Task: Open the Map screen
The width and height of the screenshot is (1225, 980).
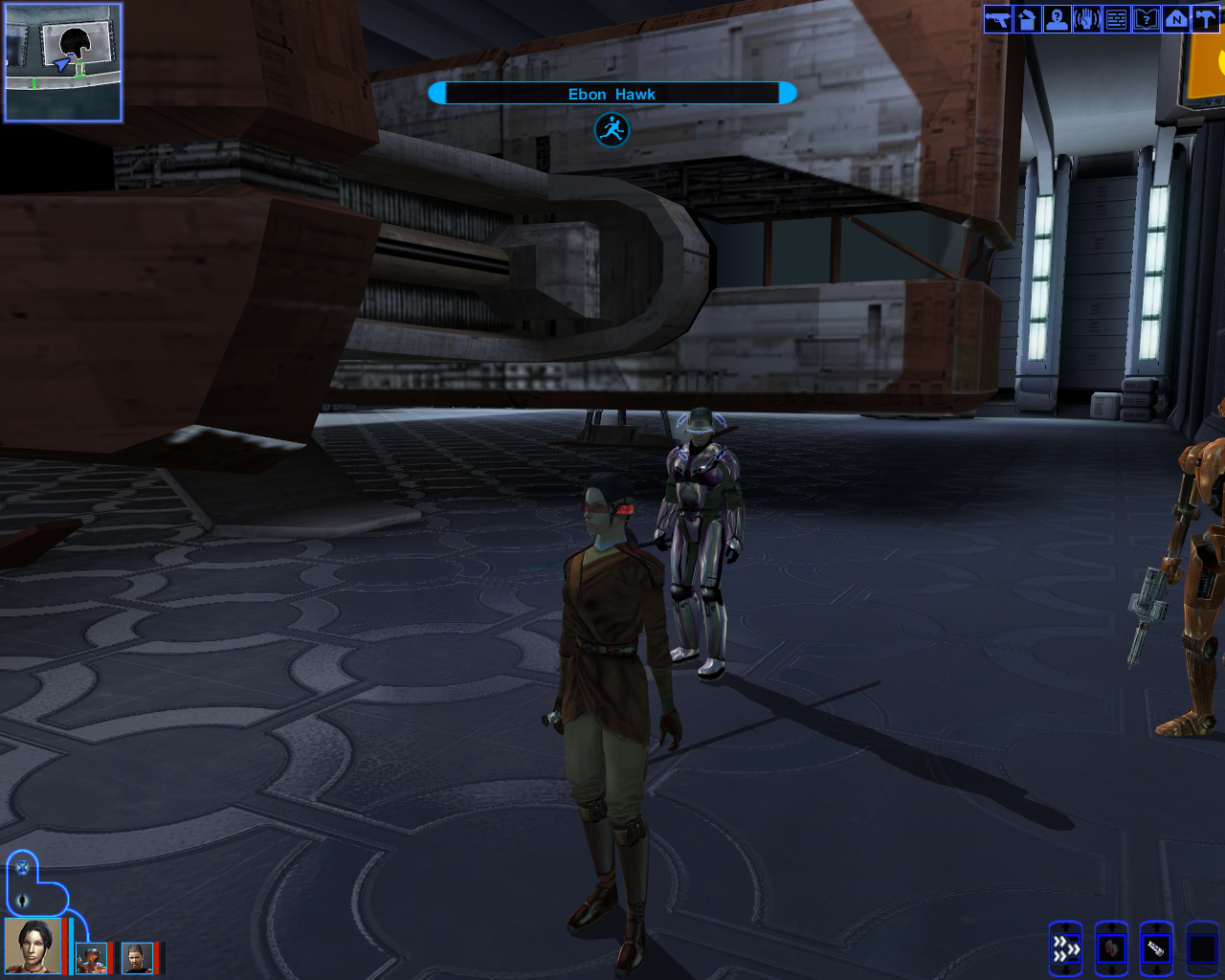Action: tap(1174, 18)
